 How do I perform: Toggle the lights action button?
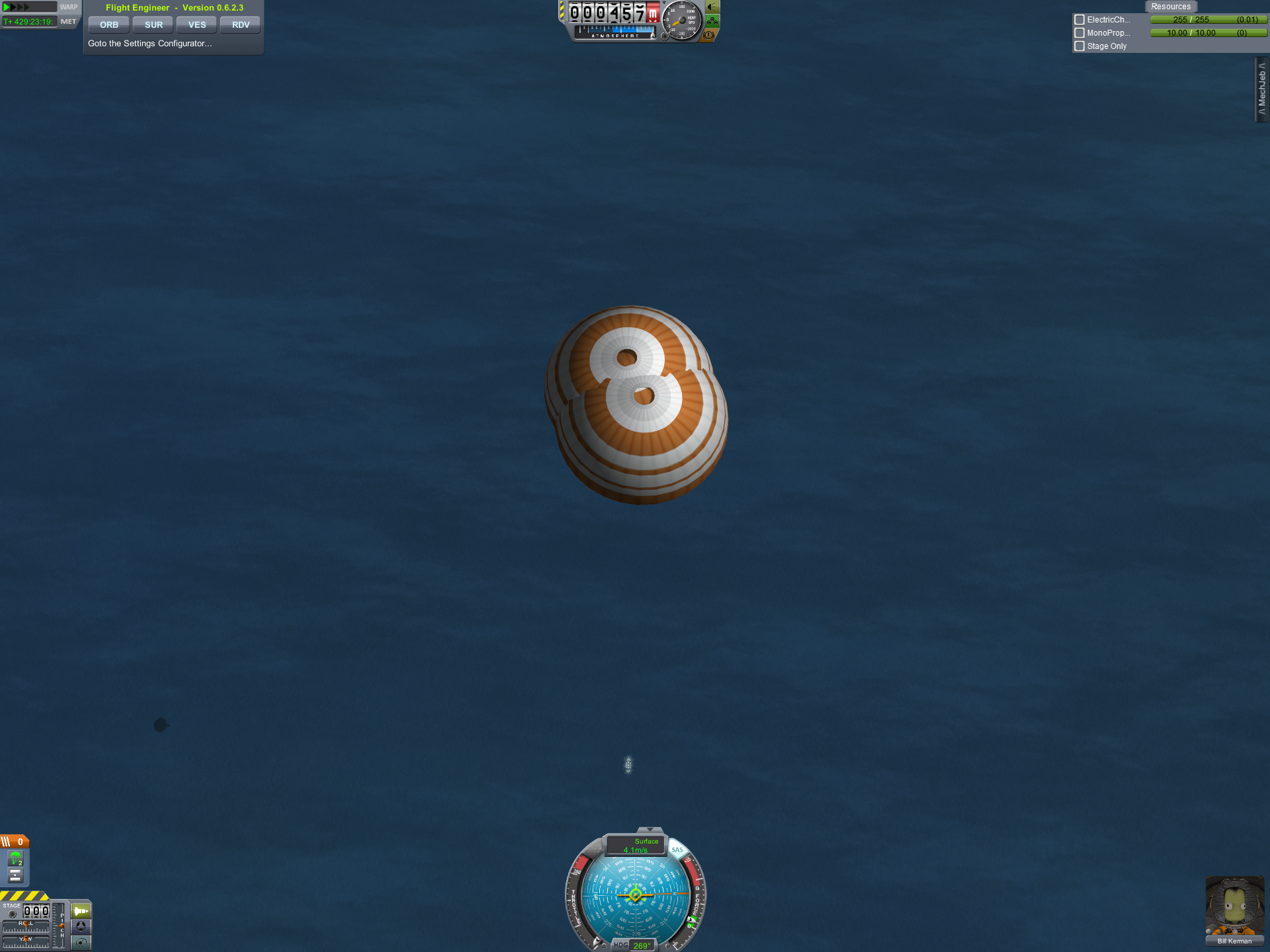[x=712, y=8]
